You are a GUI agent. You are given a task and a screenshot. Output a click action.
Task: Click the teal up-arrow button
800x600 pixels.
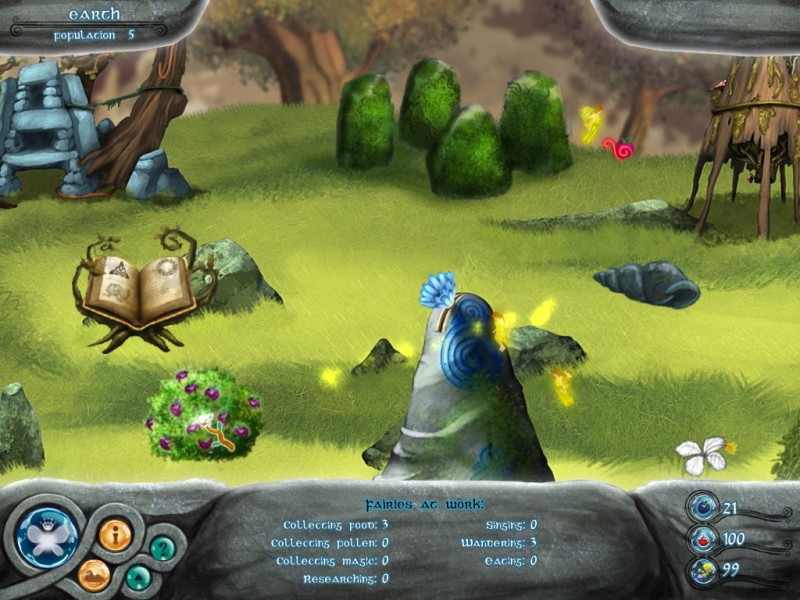point(139,577)
